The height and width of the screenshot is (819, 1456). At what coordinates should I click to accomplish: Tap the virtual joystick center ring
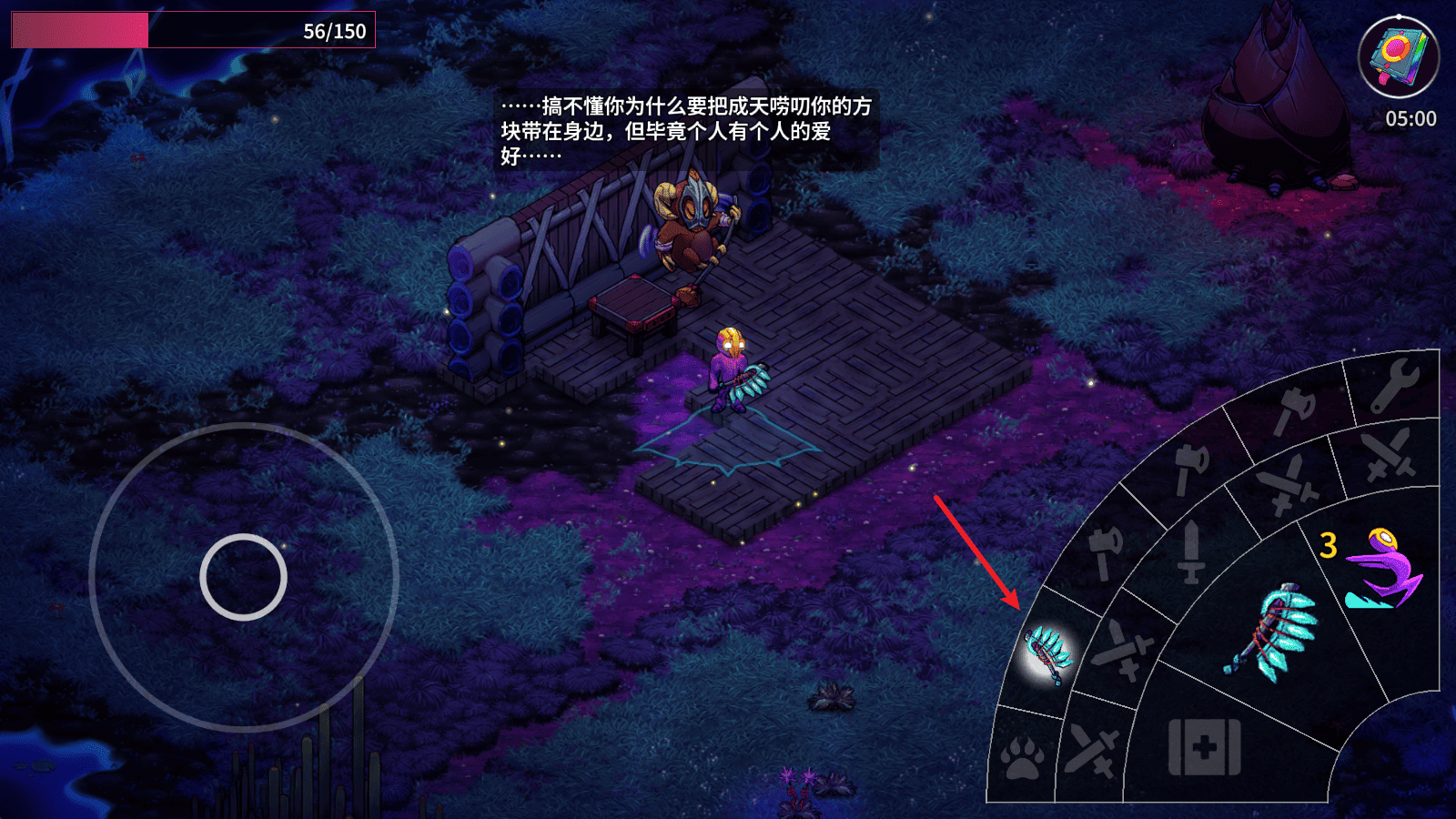click(x=243, y=577)
